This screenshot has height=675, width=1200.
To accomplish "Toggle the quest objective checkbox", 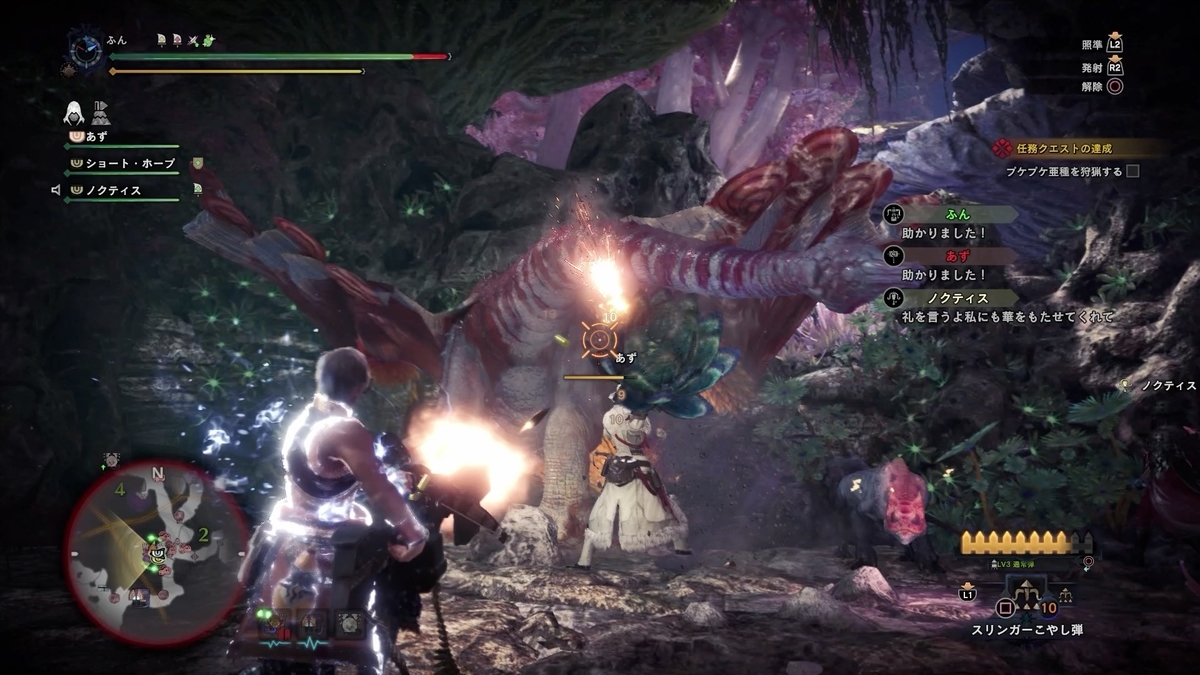I will (1132, 171).
